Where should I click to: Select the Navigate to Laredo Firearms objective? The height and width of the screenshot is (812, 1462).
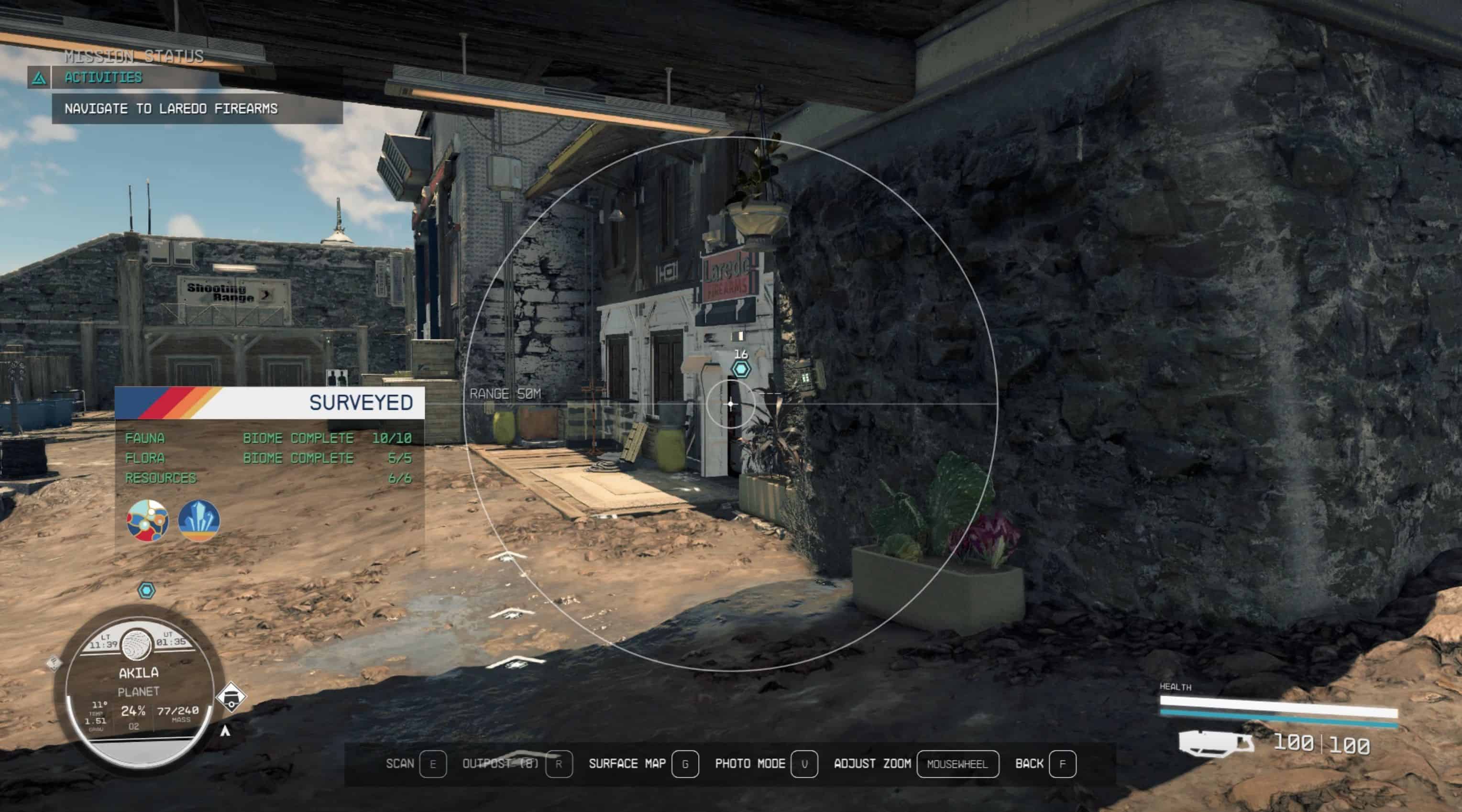tap(171, 109)
